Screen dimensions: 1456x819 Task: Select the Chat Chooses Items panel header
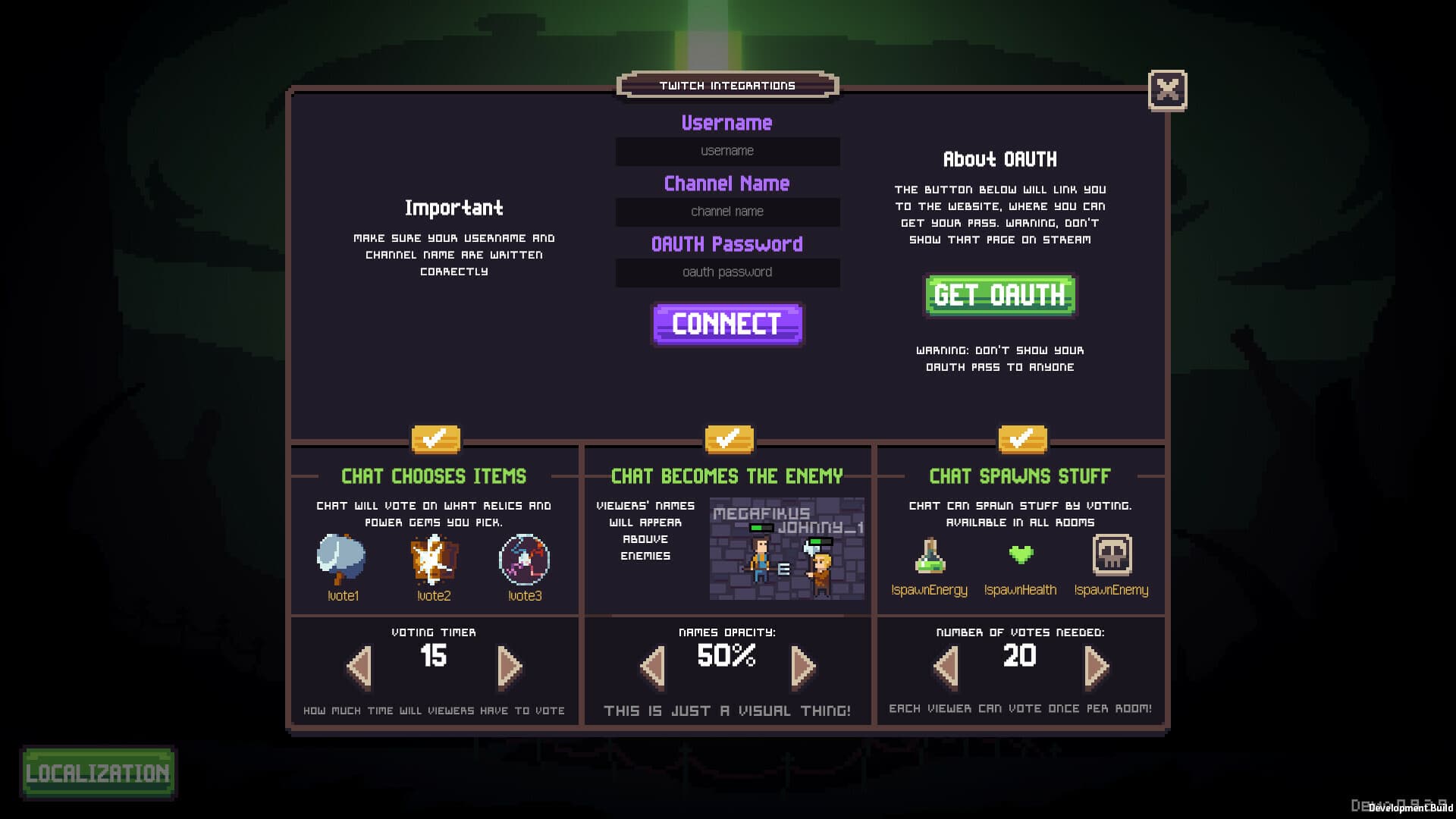point(434,476)
